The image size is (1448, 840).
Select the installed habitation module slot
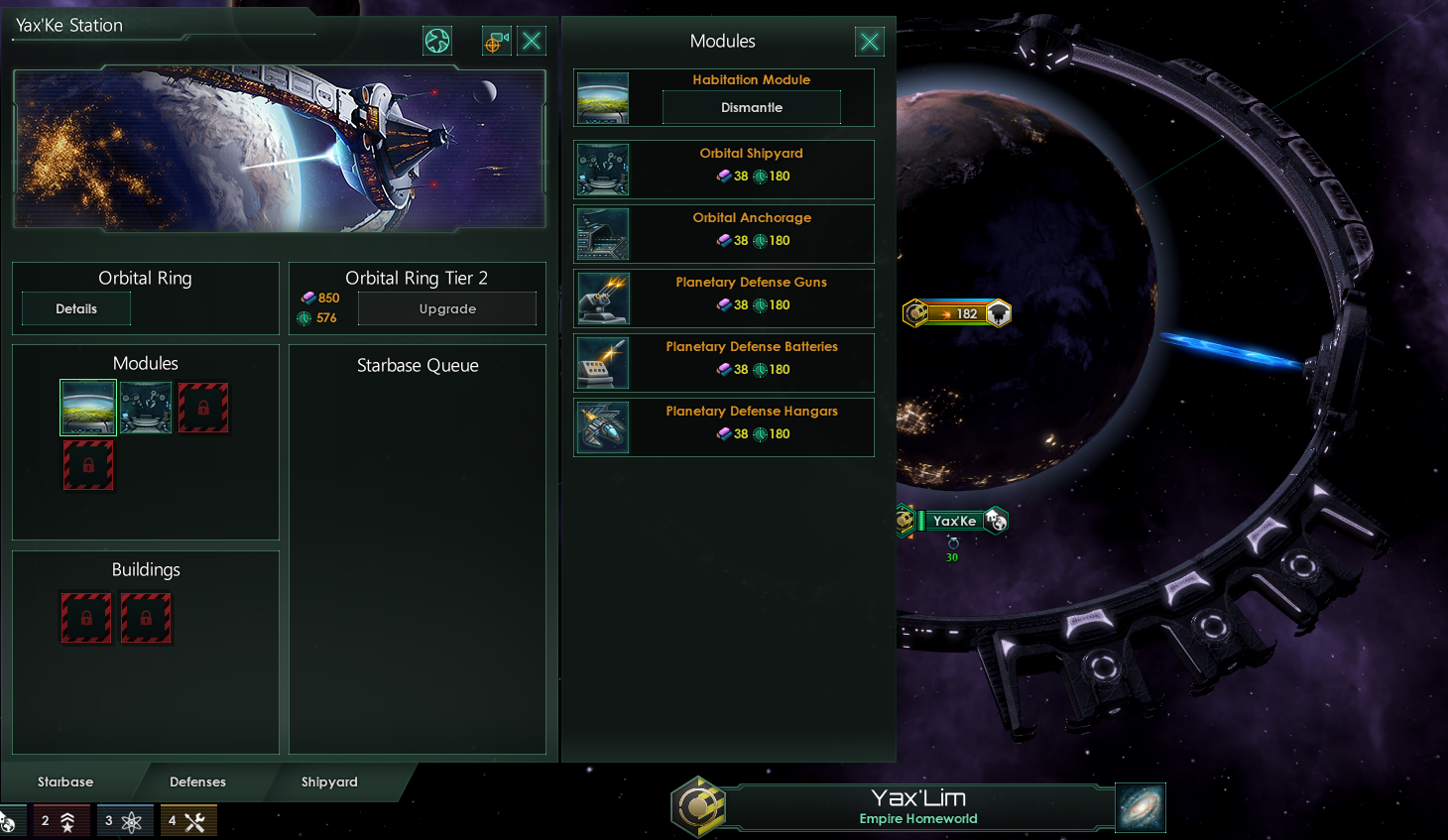(88, 408)
